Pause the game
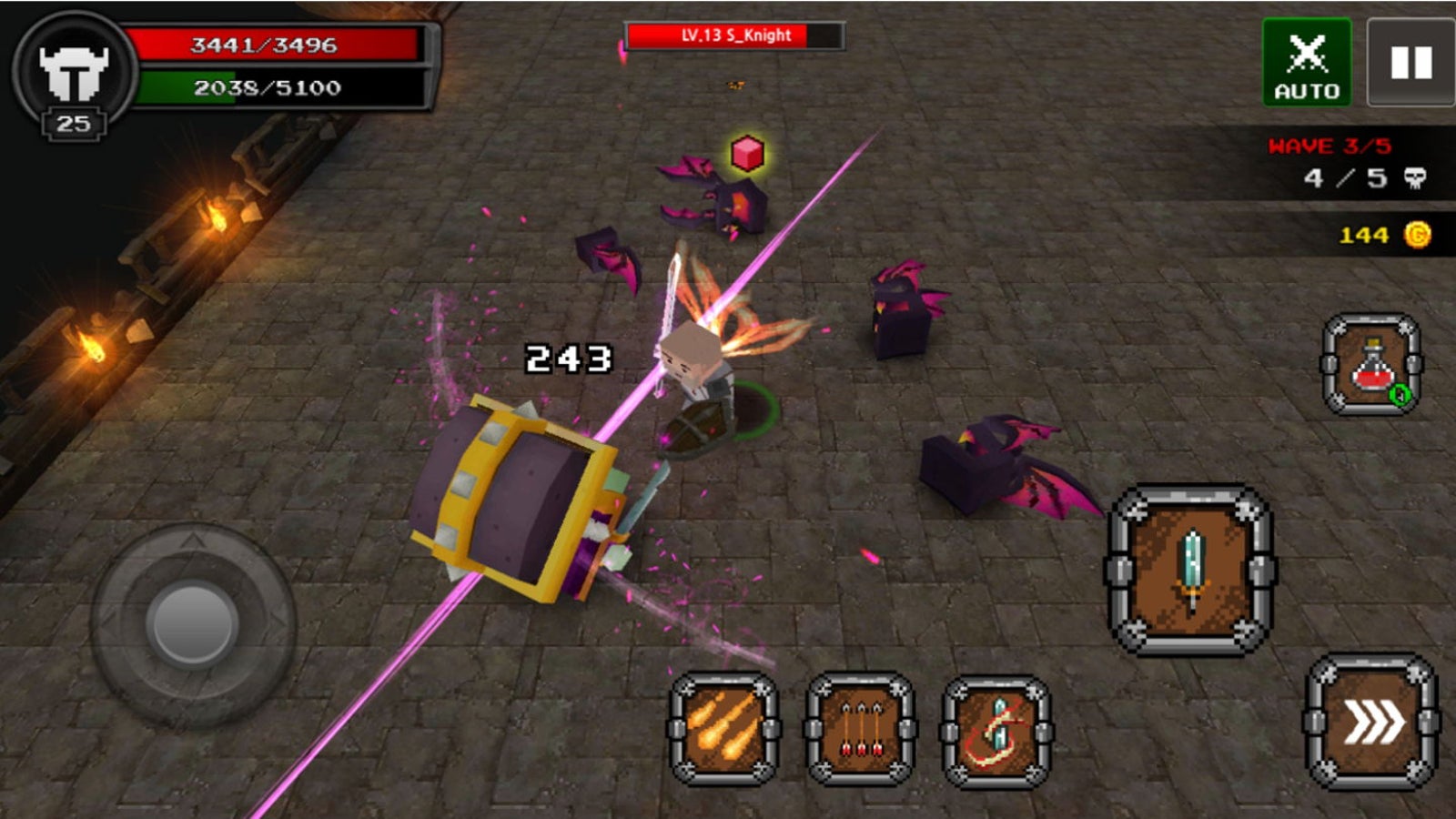1456x819 pixels. point(1410,62)
